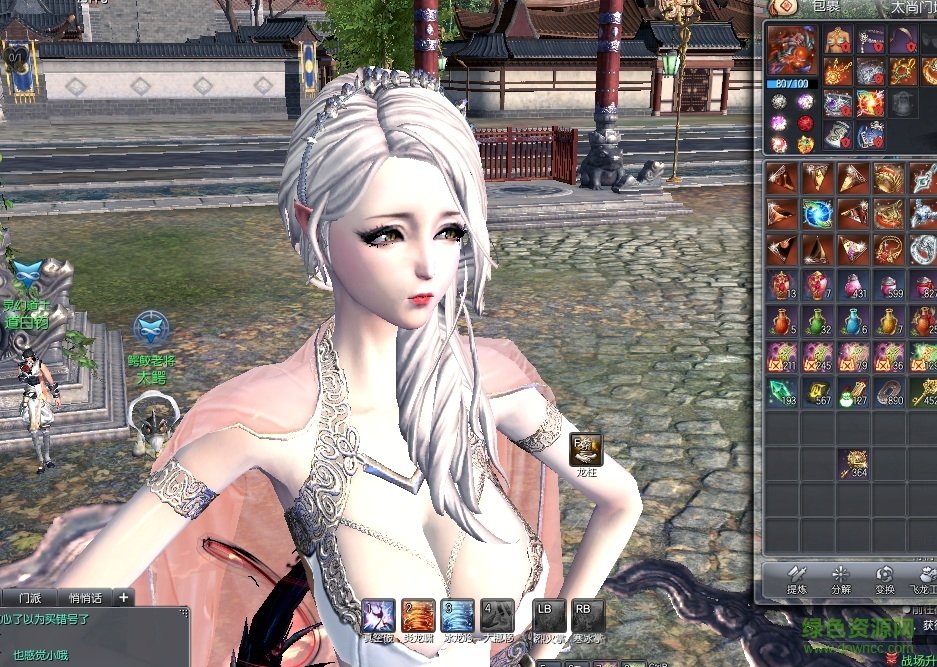Select the large red dragon soul portrait slot
Image resolution: width=937 pixels, height=667 pixels.
[792, 50]
